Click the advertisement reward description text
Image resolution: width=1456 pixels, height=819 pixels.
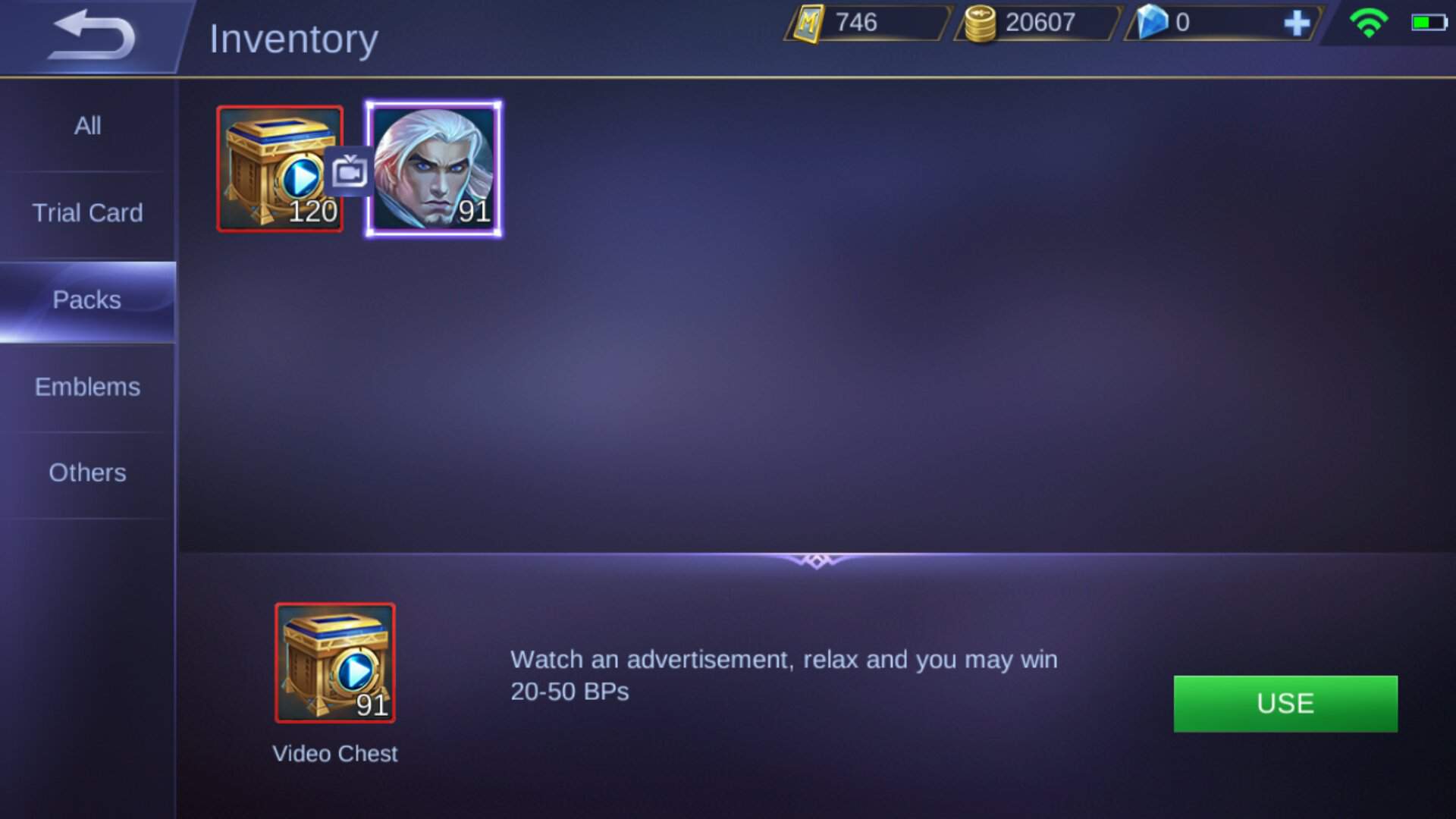coord(785,675)
